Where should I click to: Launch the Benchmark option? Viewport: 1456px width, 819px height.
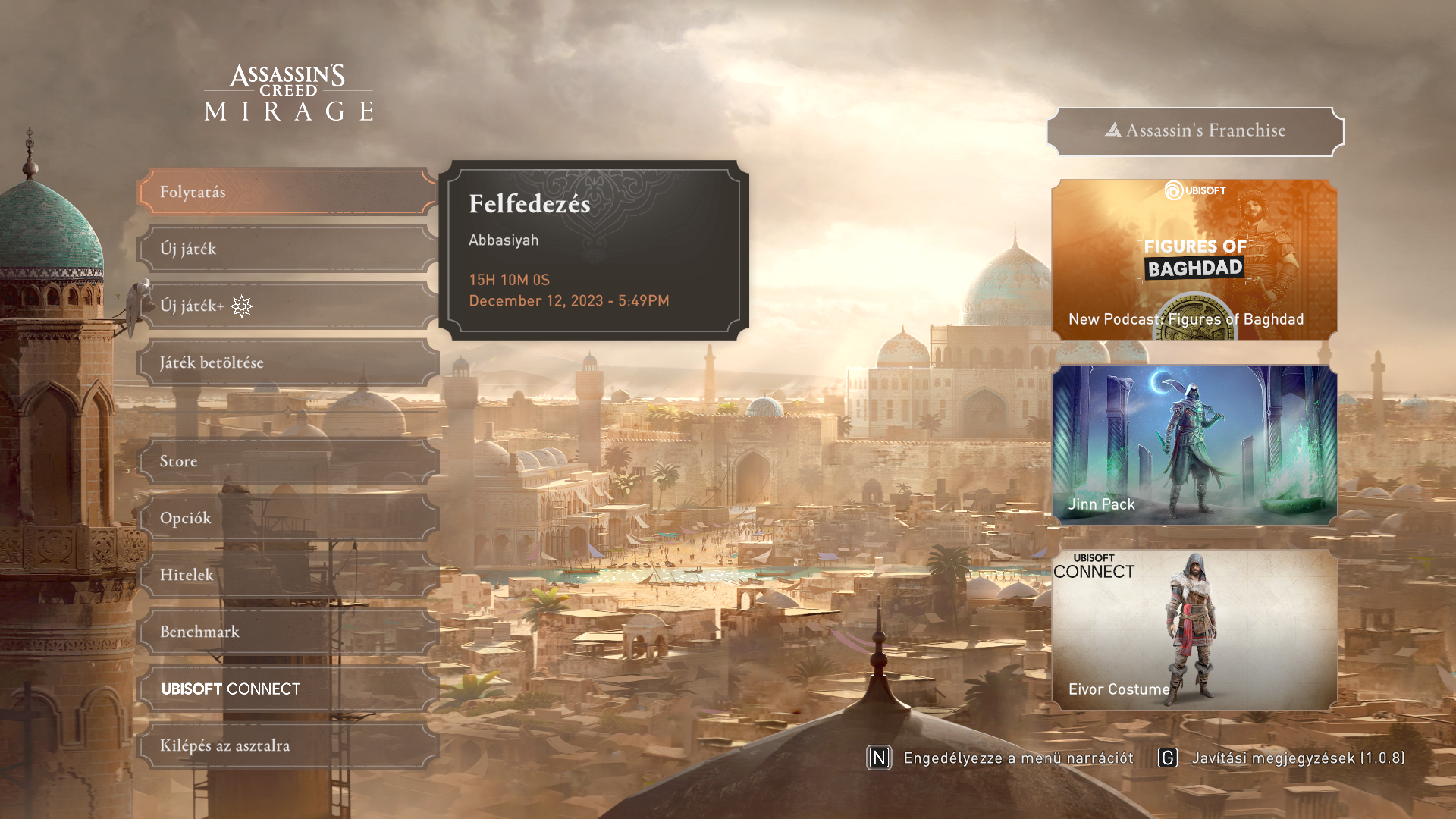click(287, 632)
